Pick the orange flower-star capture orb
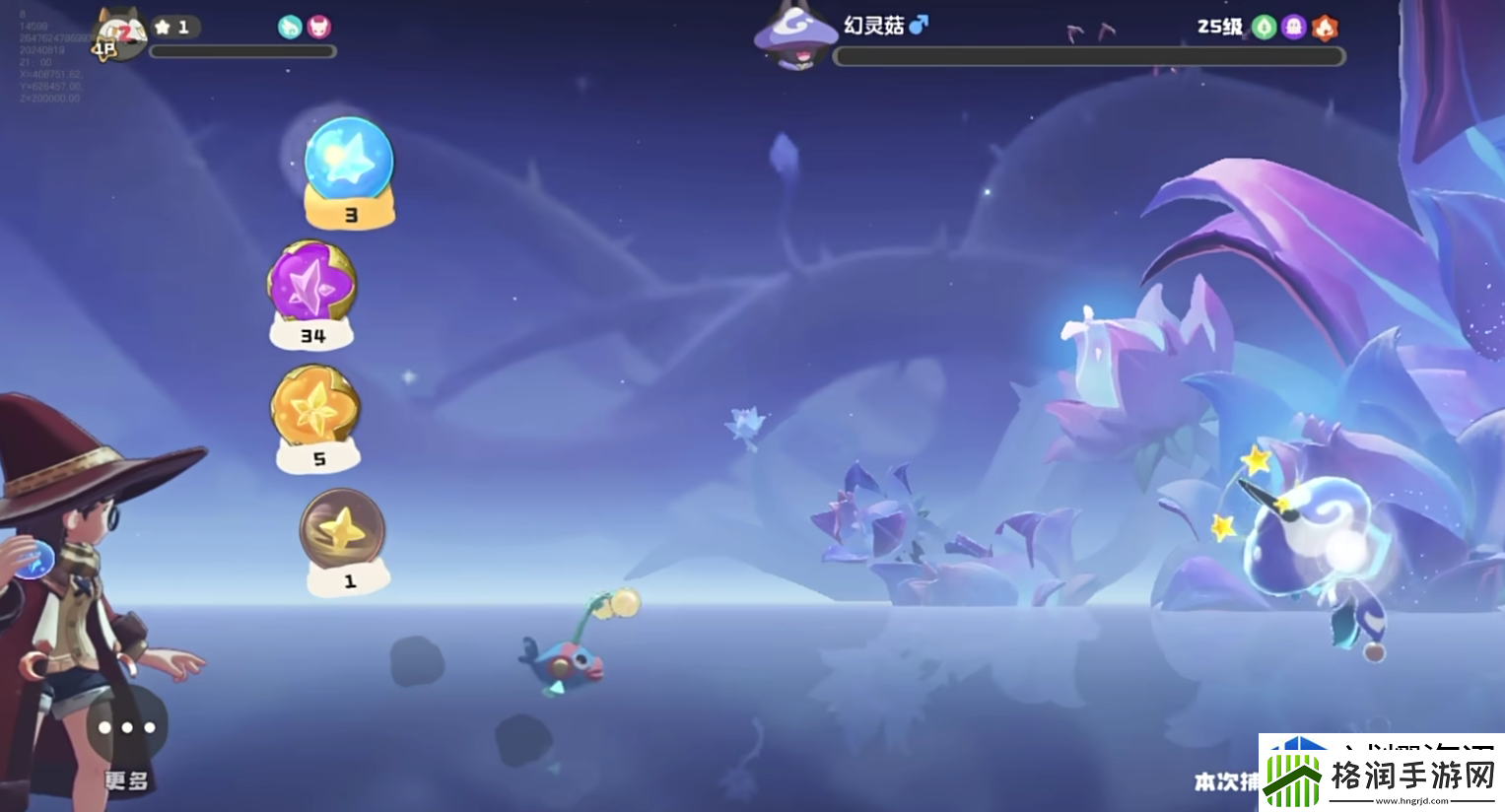This screenshot has height=812, width=1505. pyautogui.click(x=315, y=407)
